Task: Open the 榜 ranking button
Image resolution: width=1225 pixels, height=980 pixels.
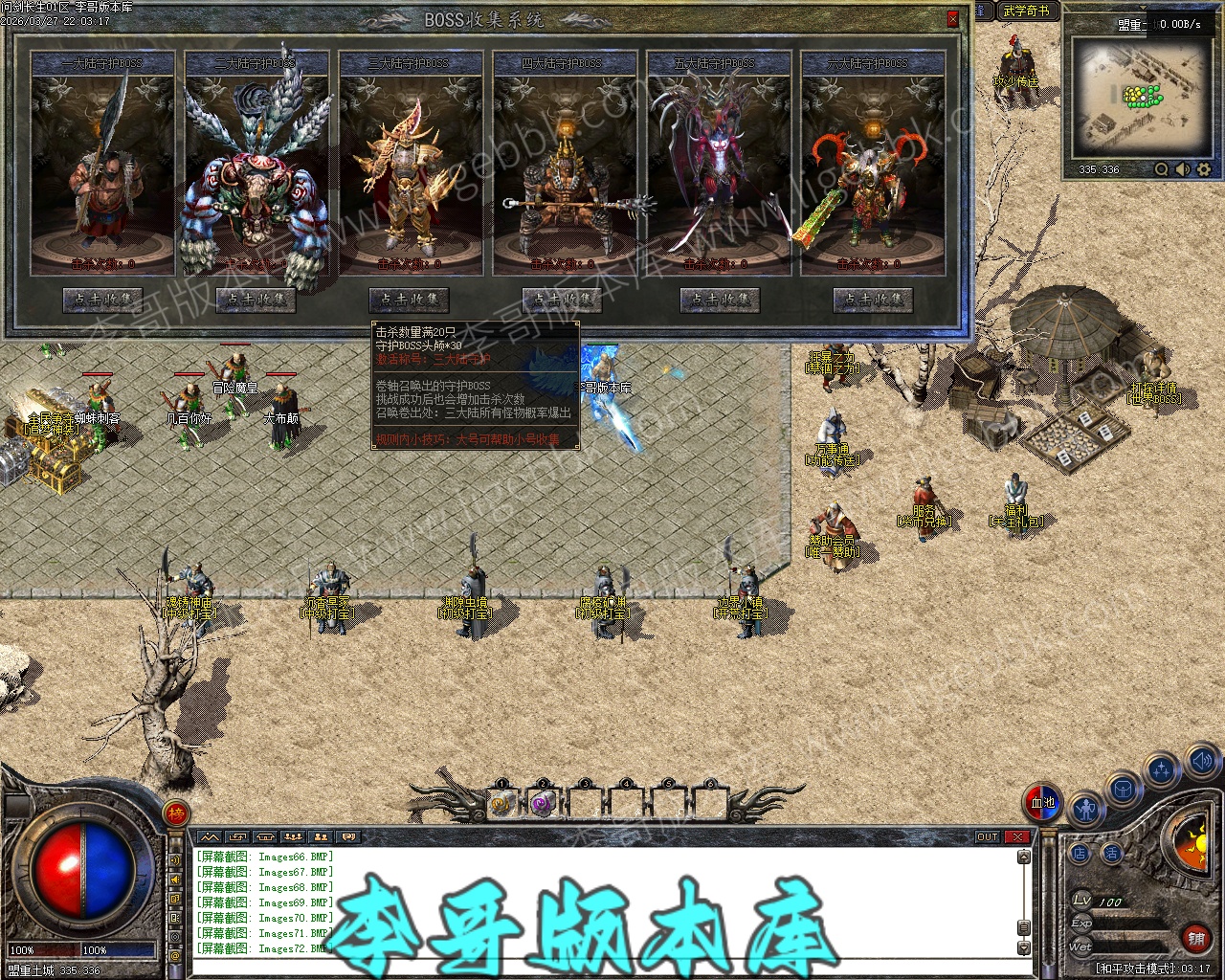Action: (176, 813)
